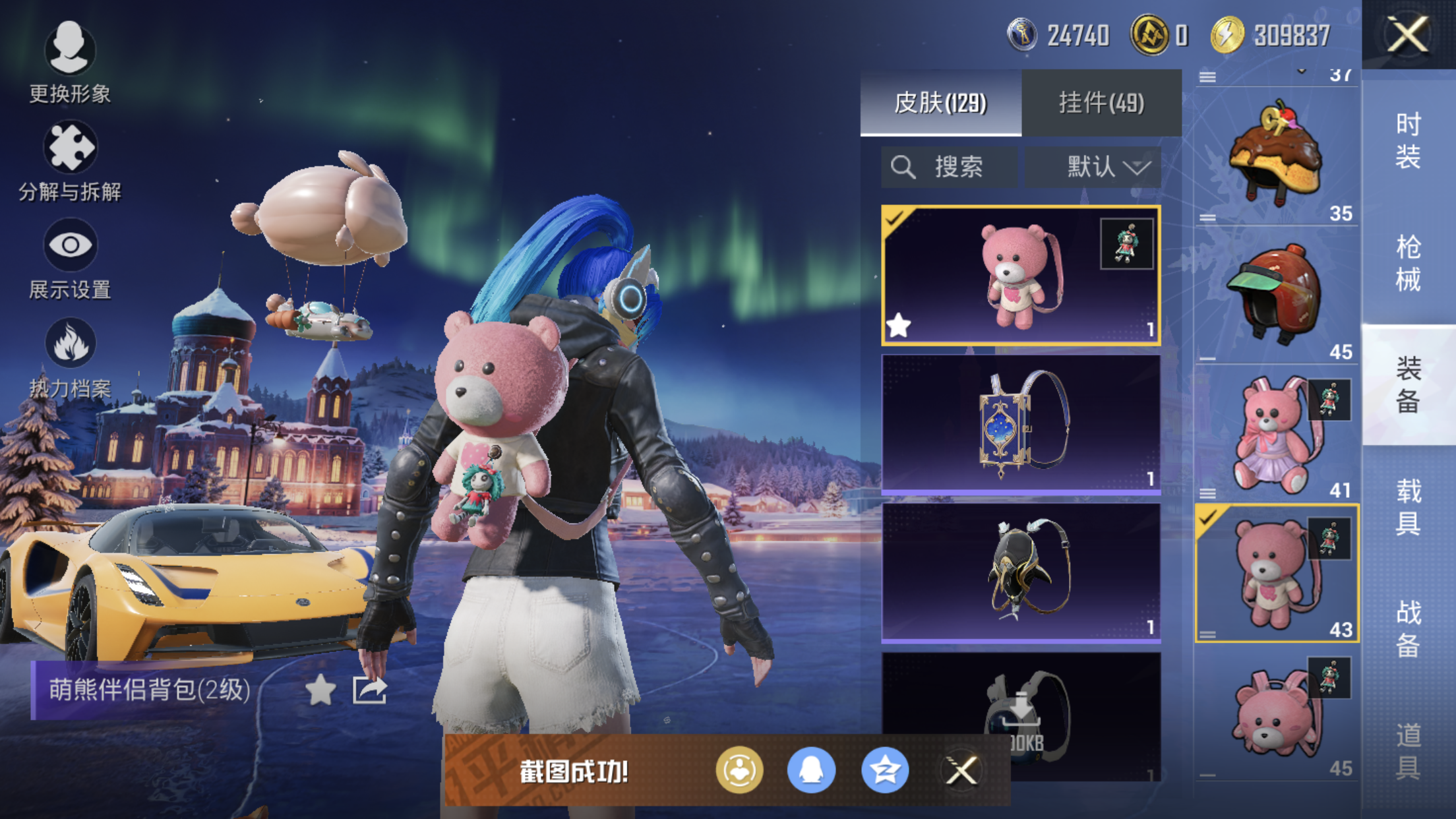This screenshot has width=1456, height=819.
Task: Open the 时装 fashion category
Action: [1408, 140]
